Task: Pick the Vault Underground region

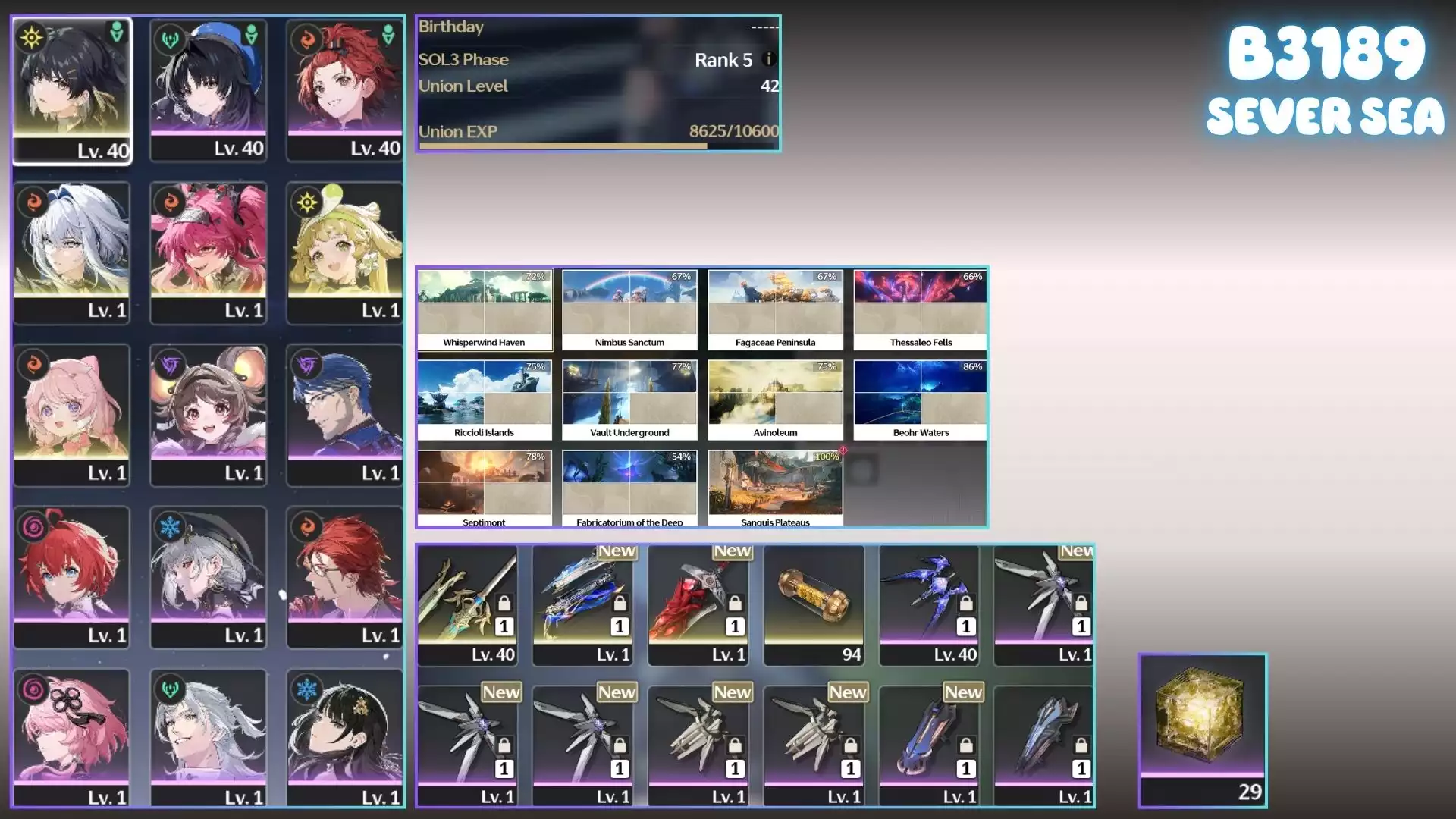Action: pyautogui.click(x=629, y=400)
